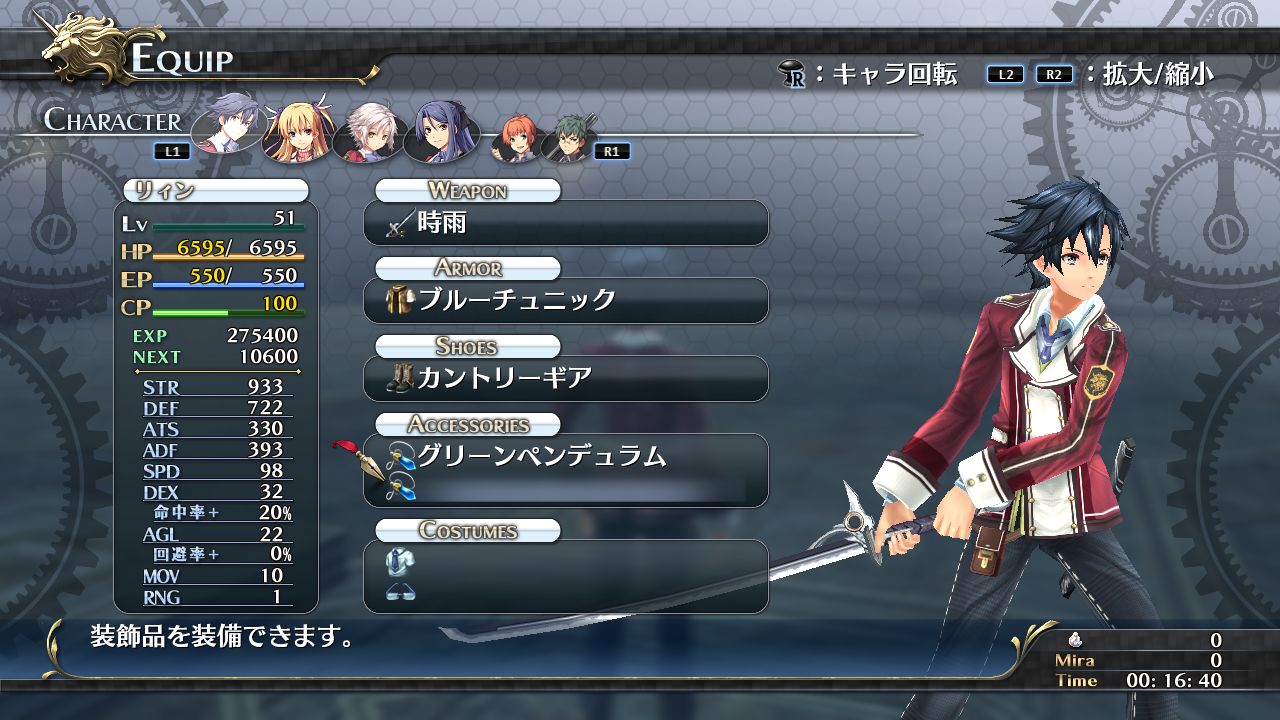Switch to the green-haired glasses character portrait
The height and width of the screenshot is (720, 1280).
tap(567, 139)
